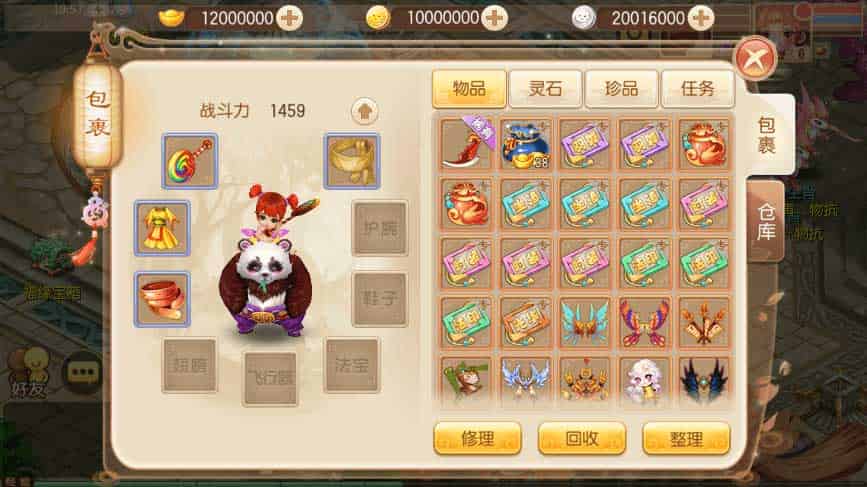The width and height of the screenshot is (867, 487).
Task: Select the equipped lollipop weapon slot
Action: coord(190,162)
